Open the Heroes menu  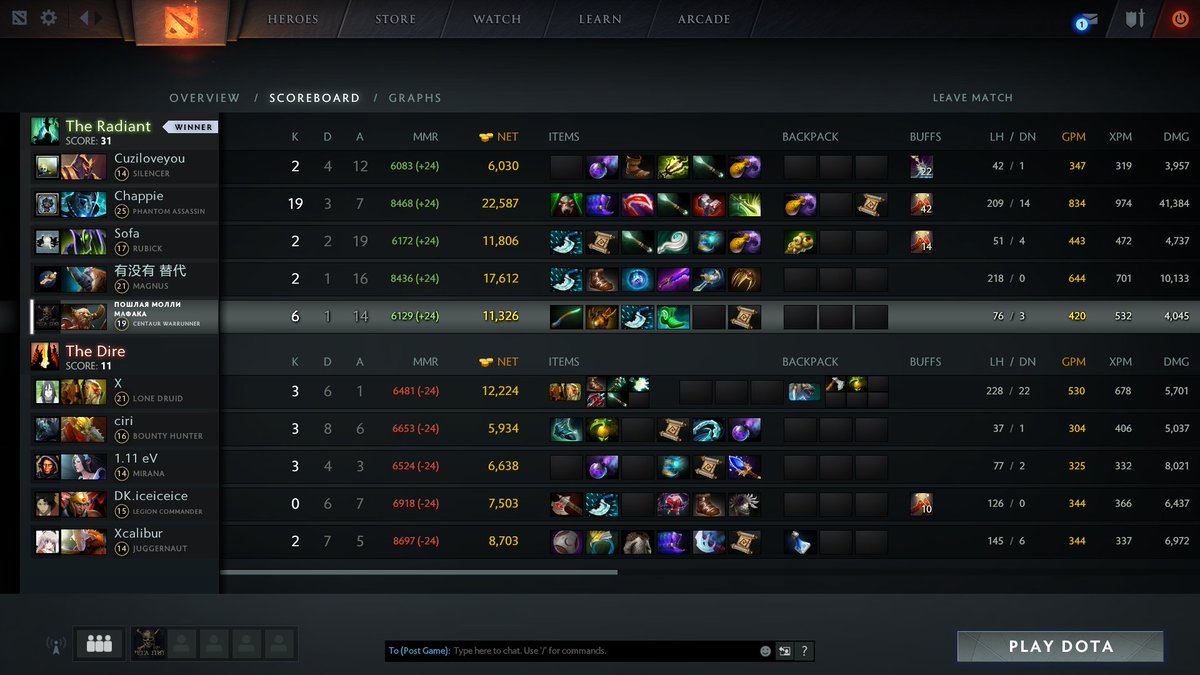click(x=293, y=19)
